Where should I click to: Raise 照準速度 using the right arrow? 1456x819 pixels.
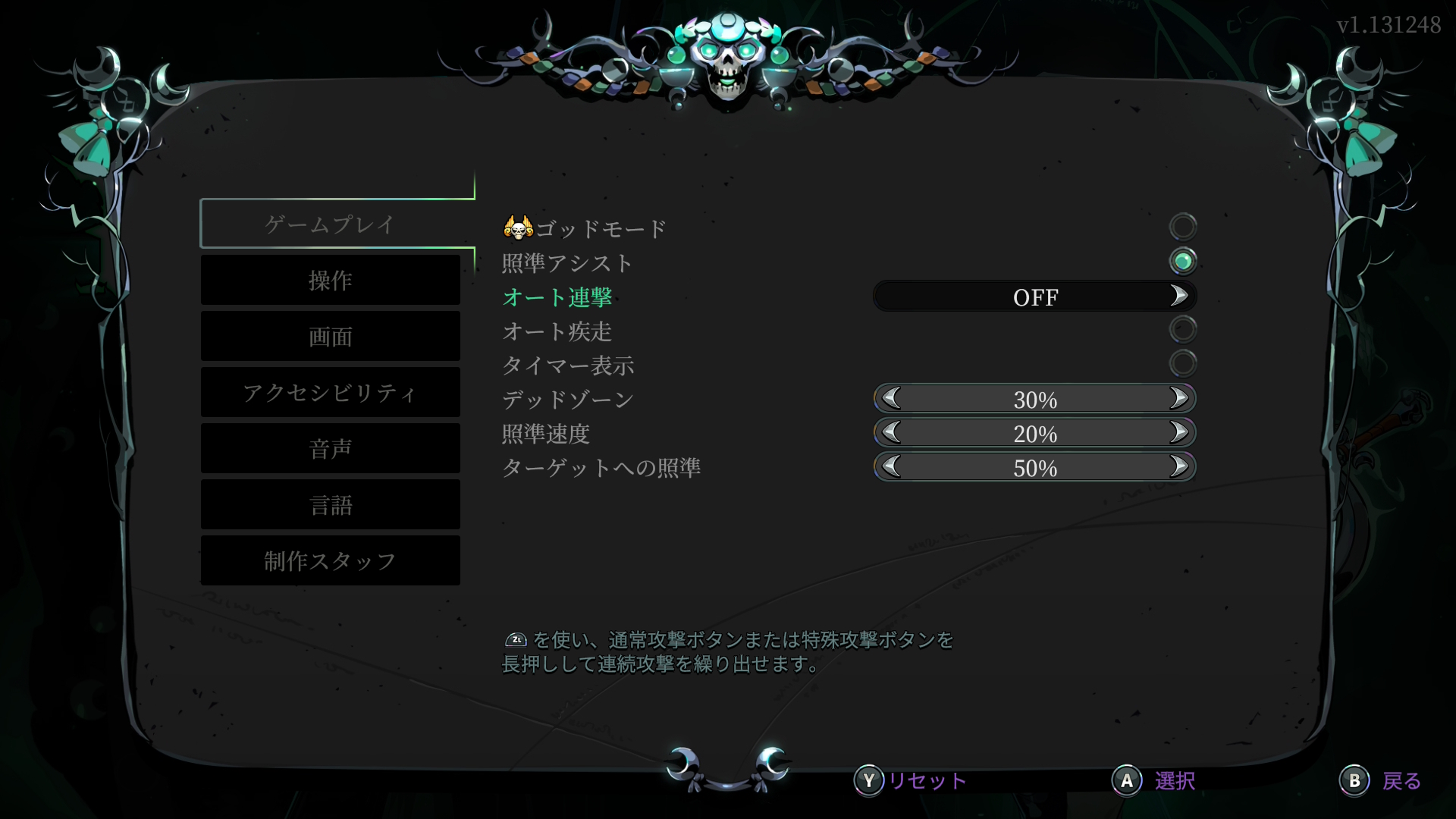click(x=1179, y=432)
